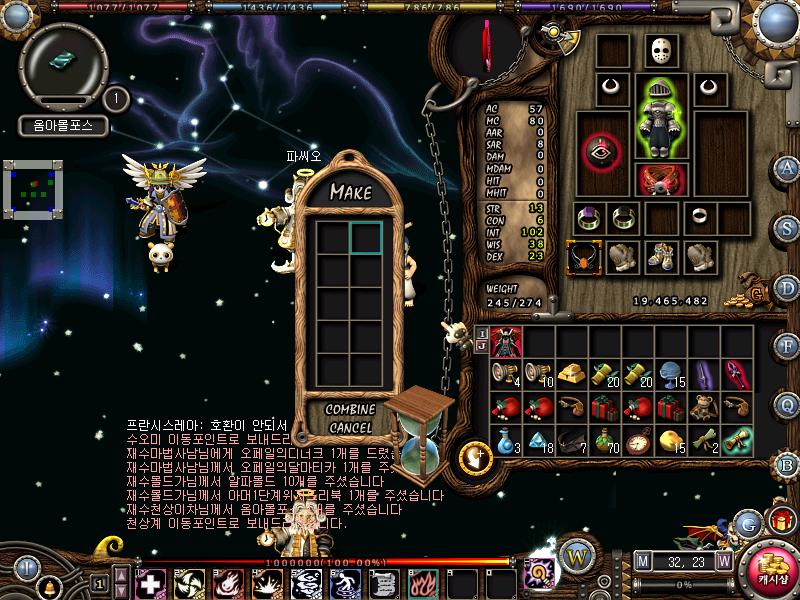
Task: Open the minimap panel
Action: (35, 190)
